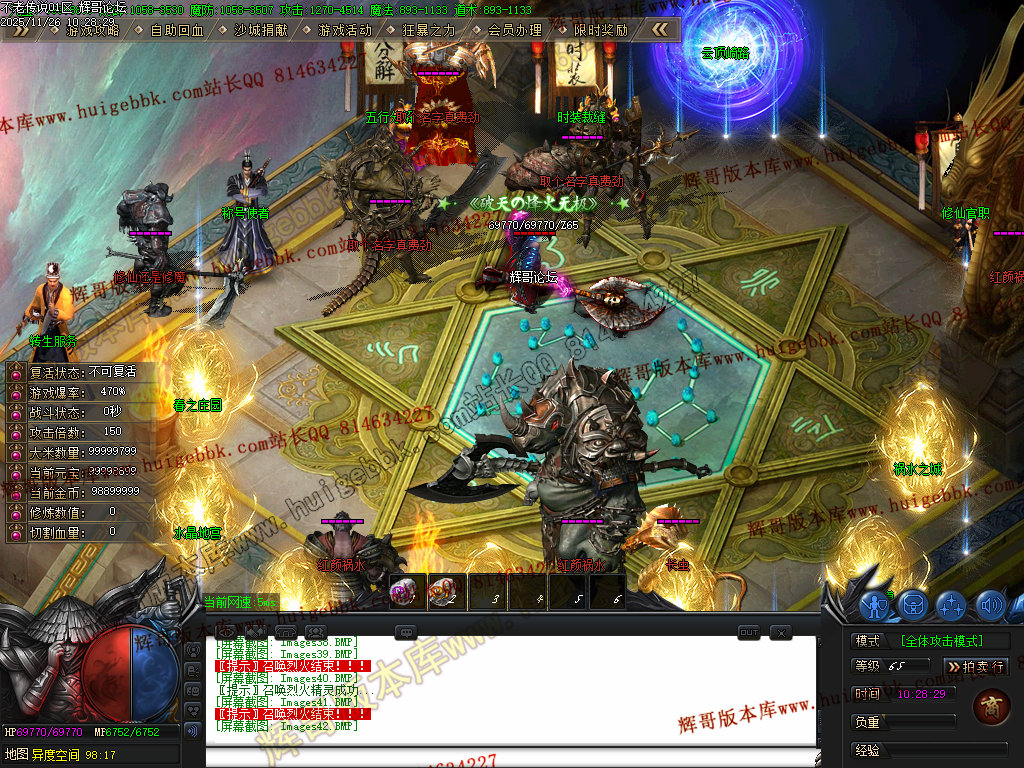Open the skills sparkle icon
Screen dimensions: 1024x768
click(952, 605)
